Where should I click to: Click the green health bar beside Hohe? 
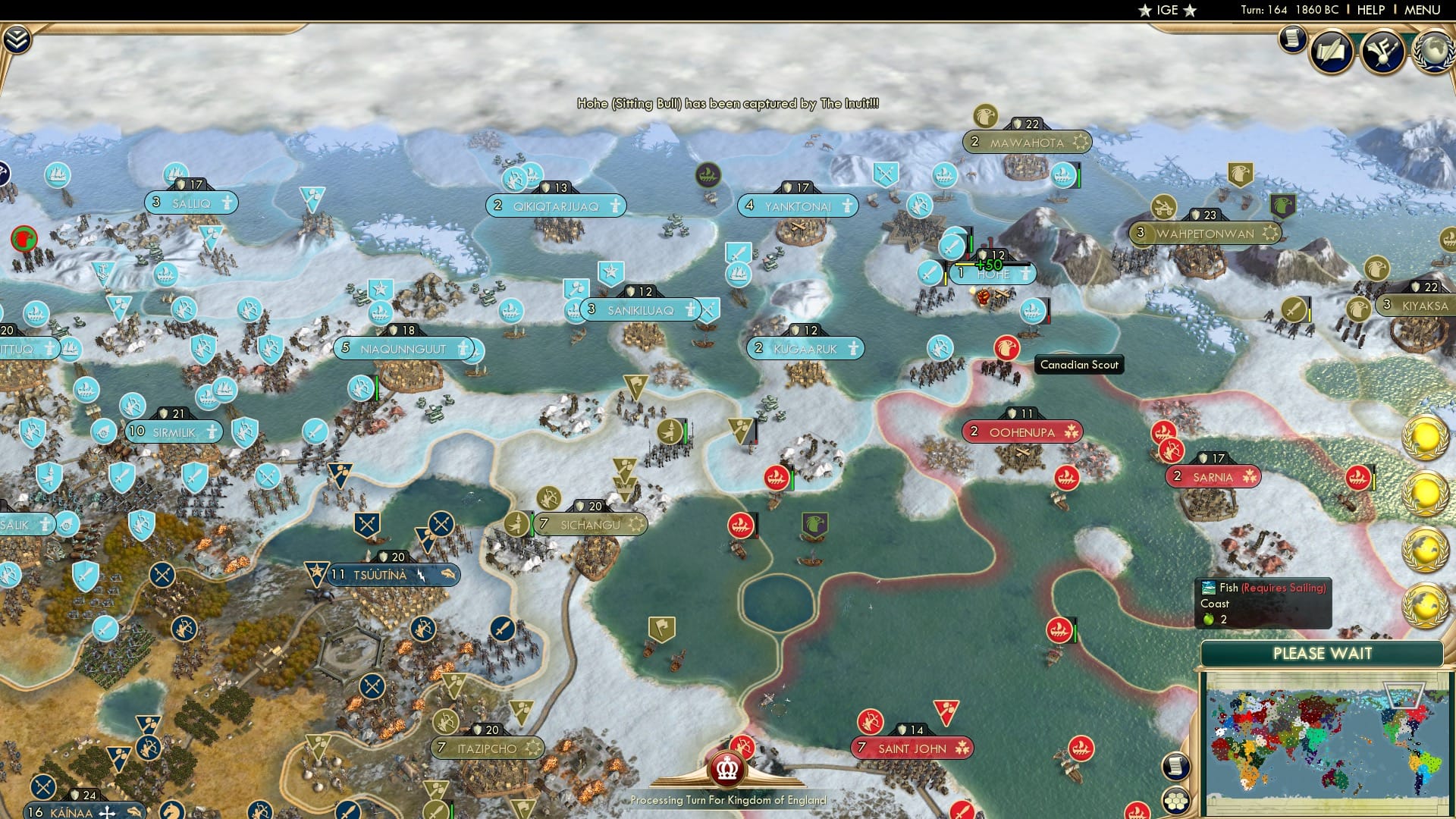tap(973, 243)
